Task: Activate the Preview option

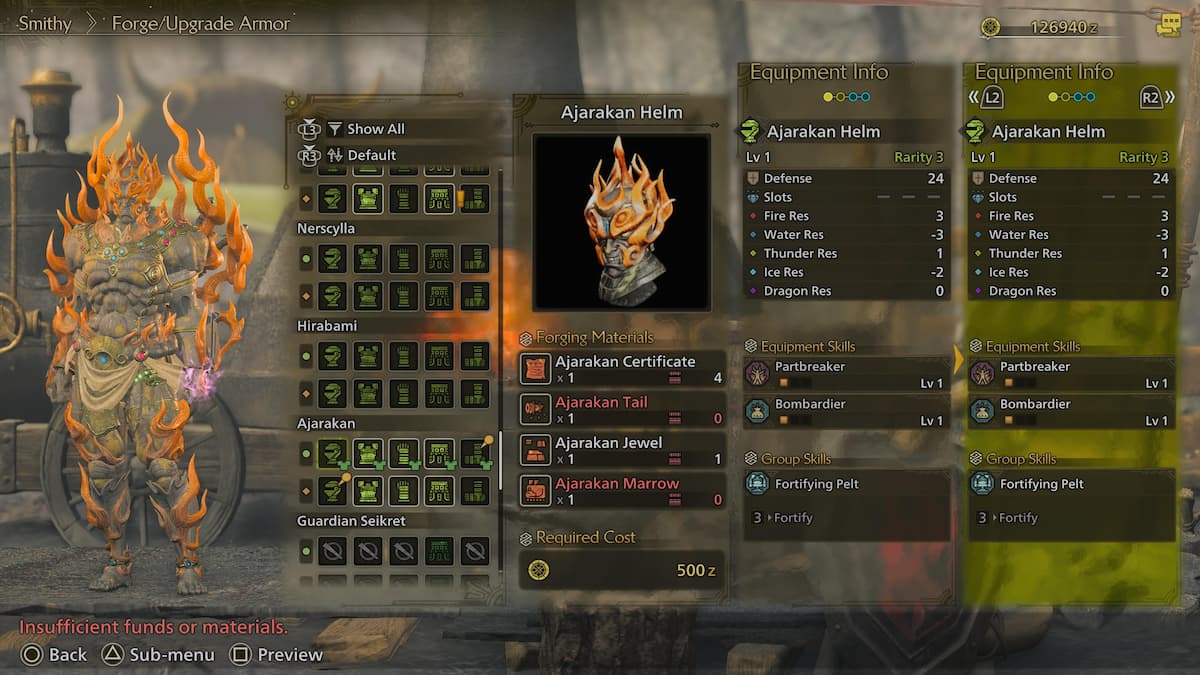Action: [277, 655]
